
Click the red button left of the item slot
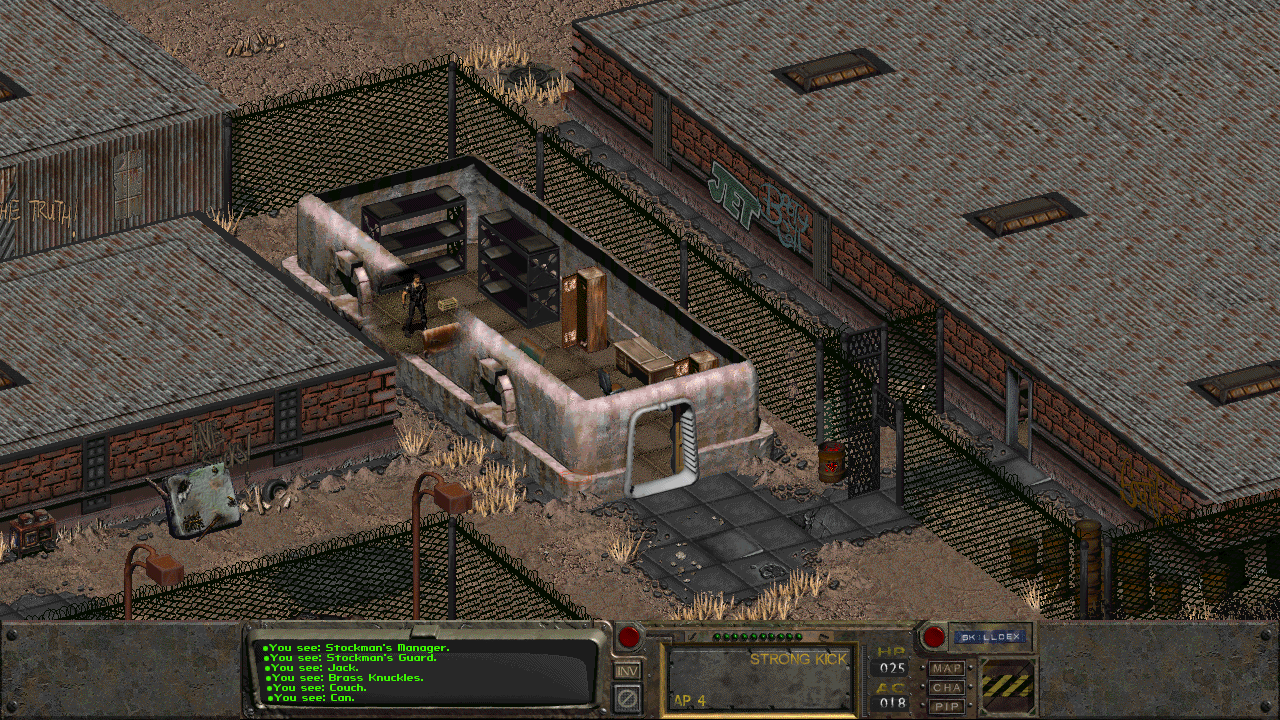629,637
